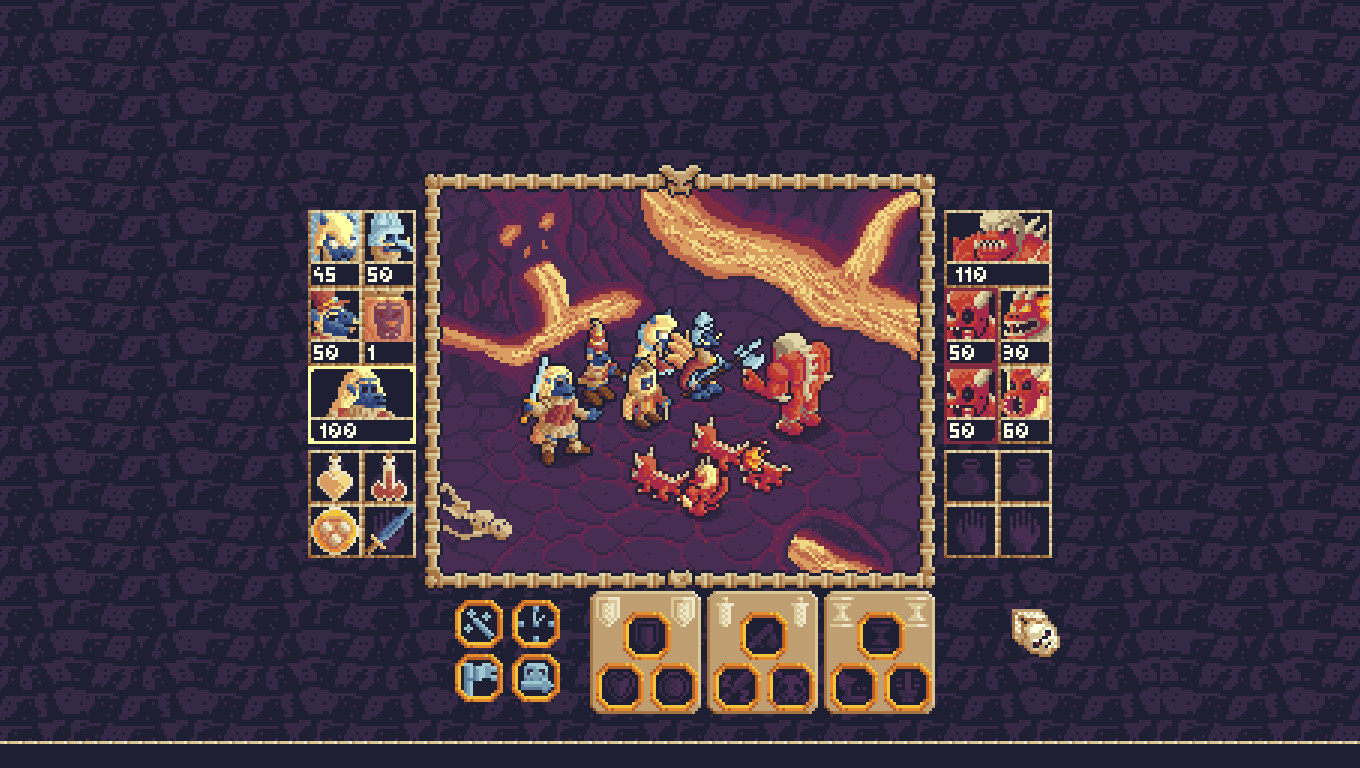
Task: Select the skull die at bottom right
Action: tap(1035, 633)
